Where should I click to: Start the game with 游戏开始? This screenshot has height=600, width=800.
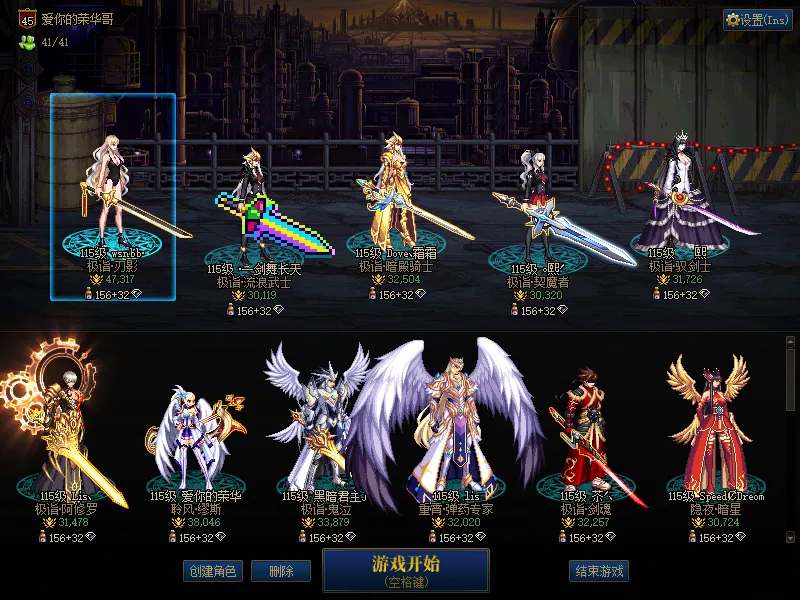405,569
